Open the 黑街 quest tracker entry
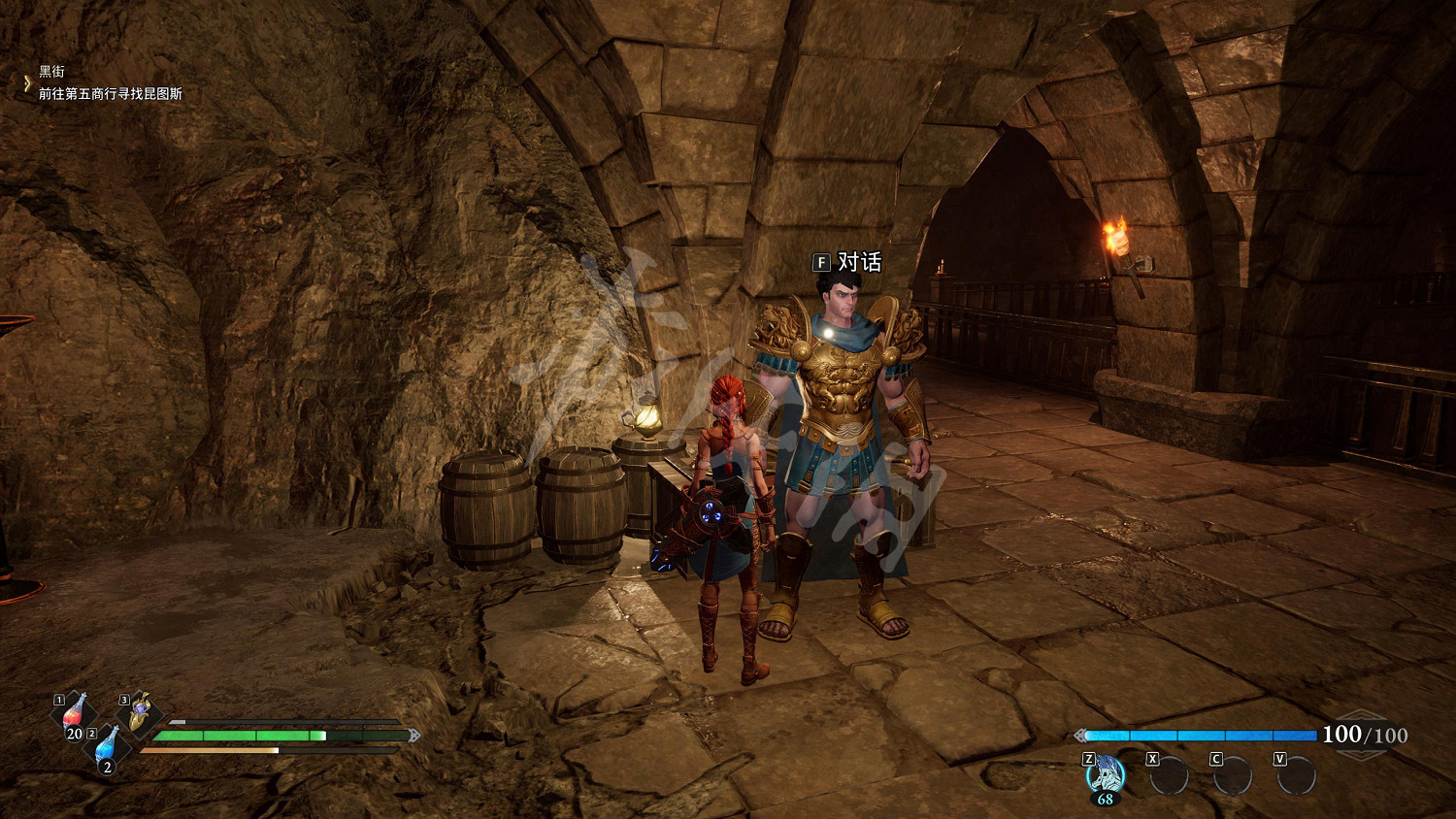The height and width of the screenshot is (819, 1456). point(52,72)
